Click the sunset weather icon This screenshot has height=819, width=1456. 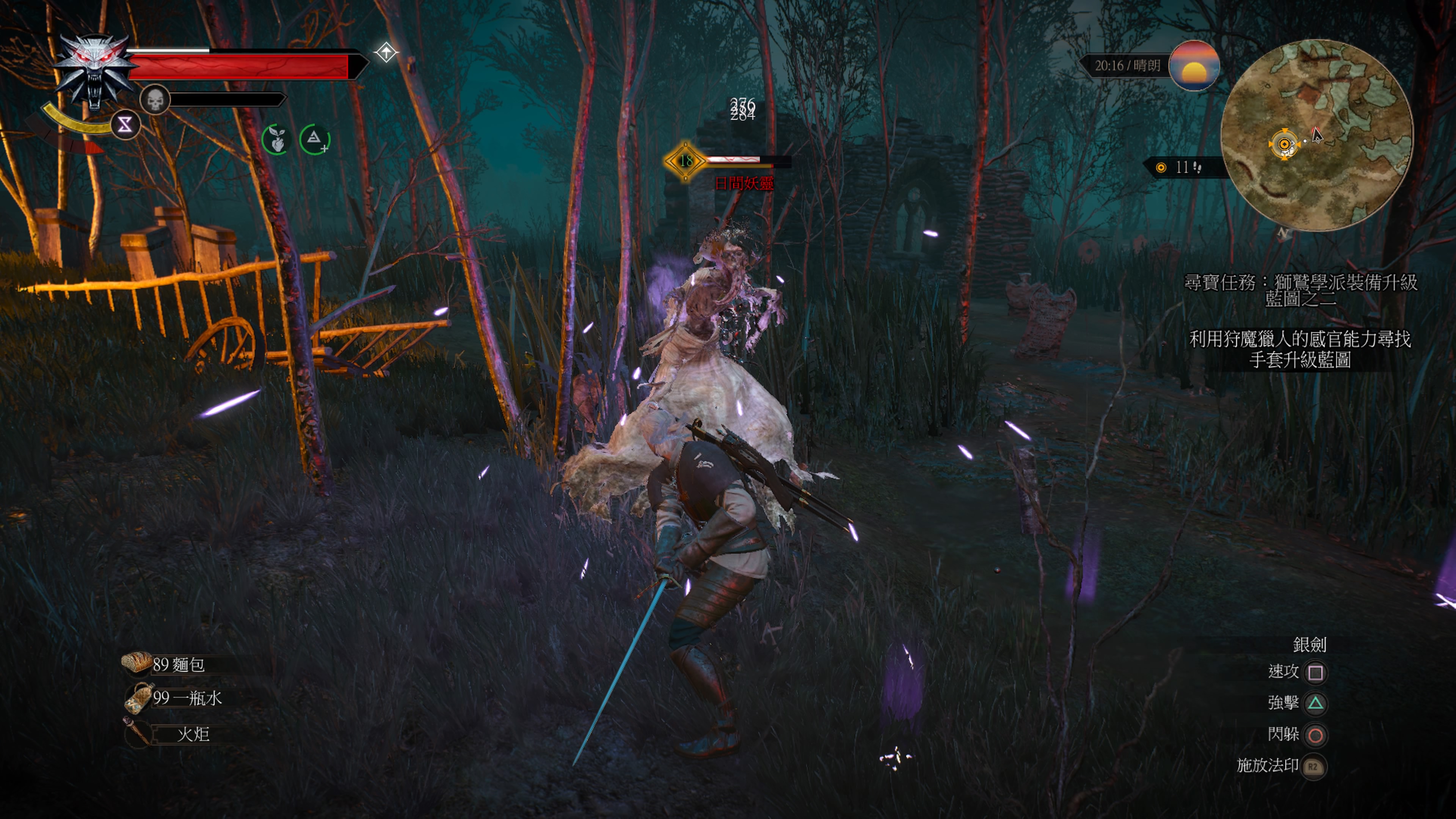(1193, 66)
